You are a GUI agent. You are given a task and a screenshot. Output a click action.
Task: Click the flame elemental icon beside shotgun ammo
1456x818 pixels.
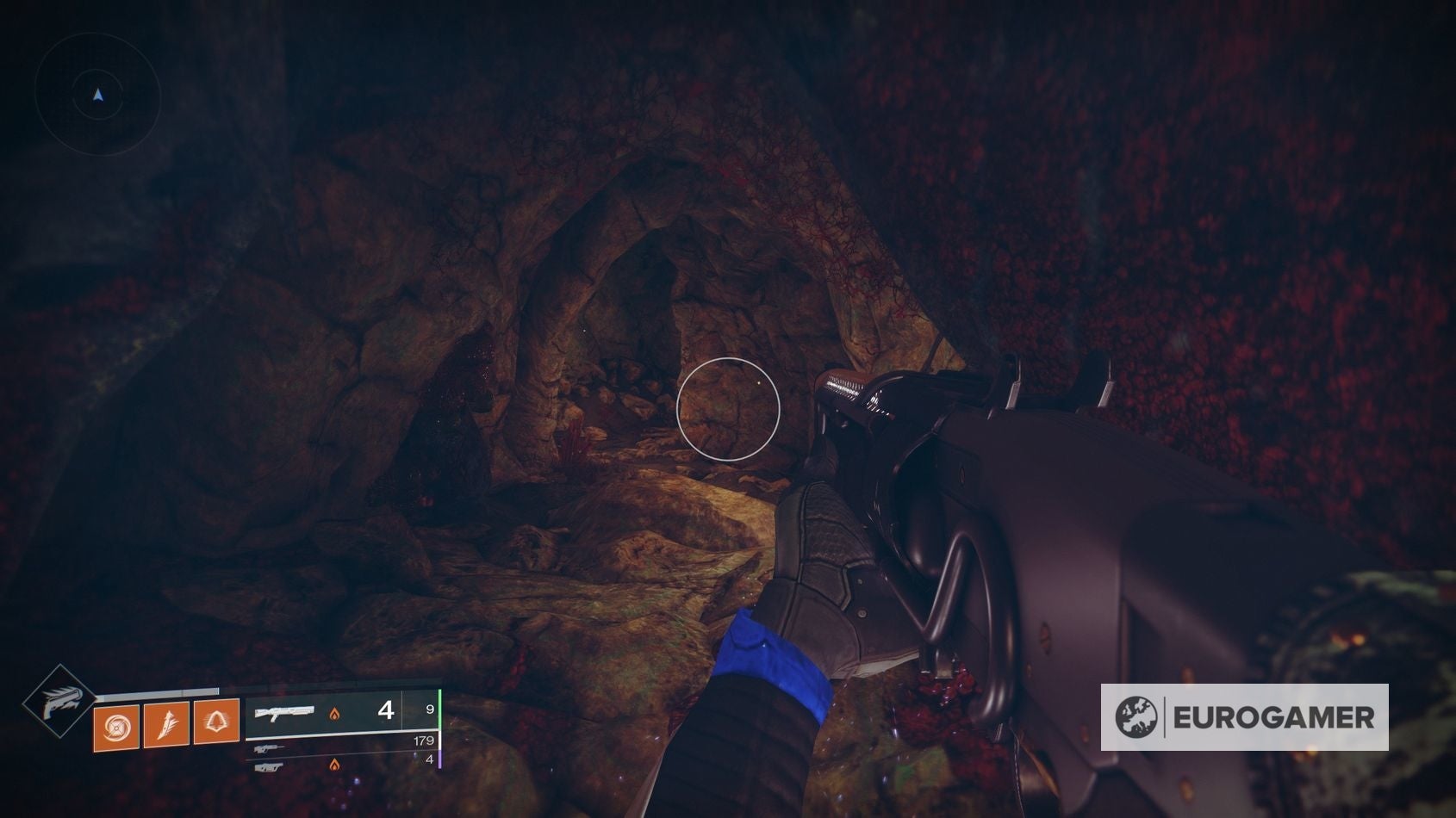coord(335,715)
